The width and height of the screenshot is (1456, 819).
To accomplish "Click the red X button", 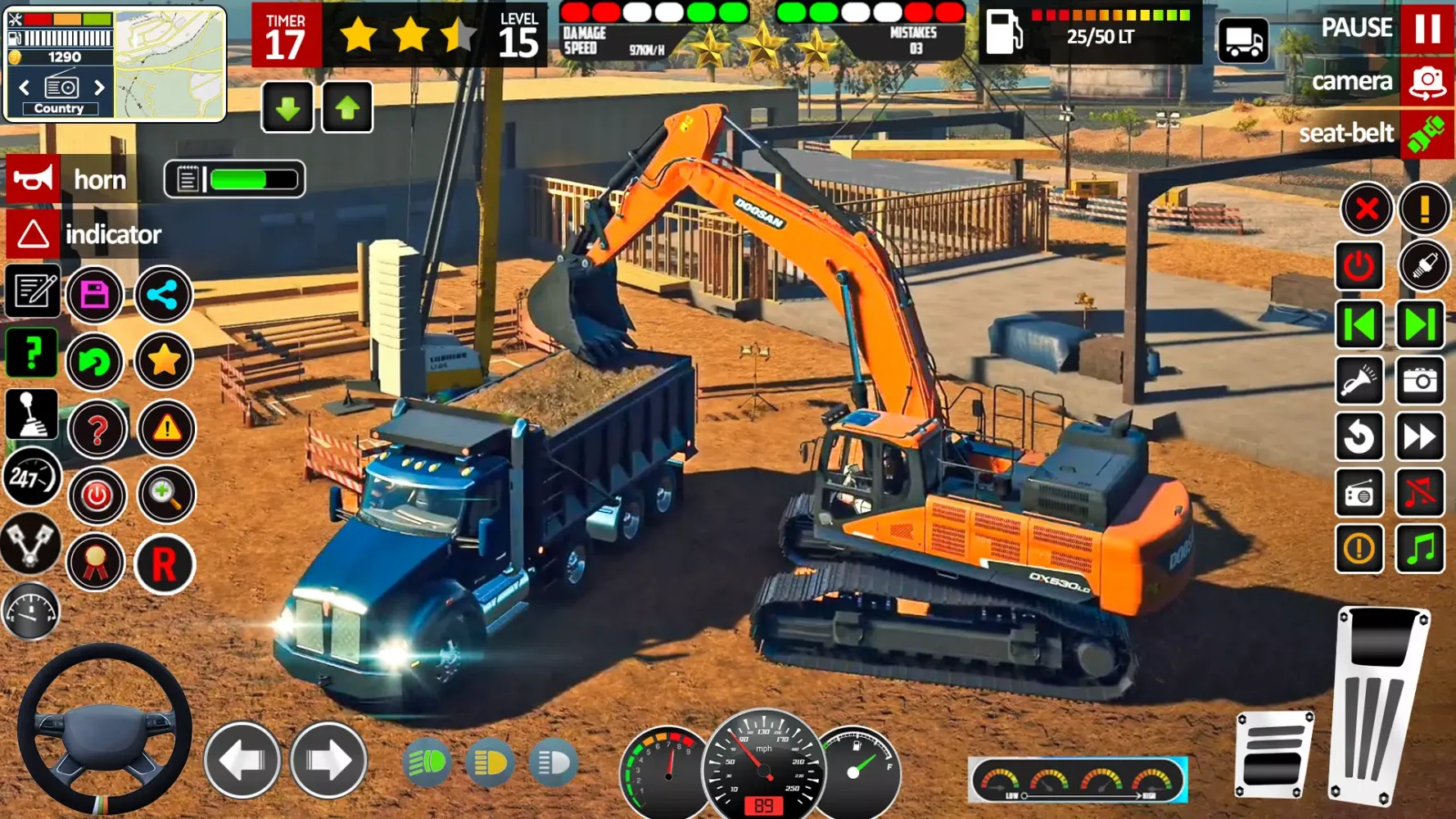I will [x=1366, y=209].
